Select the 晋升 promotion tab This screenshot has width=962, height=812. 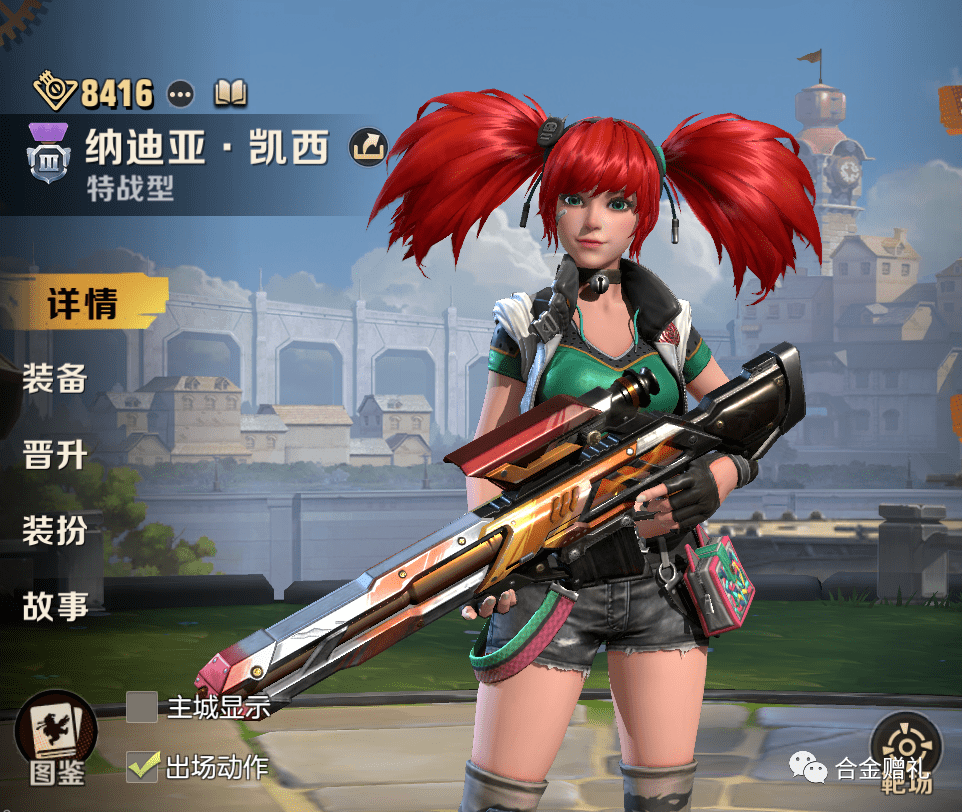click(x=55, y=455)
